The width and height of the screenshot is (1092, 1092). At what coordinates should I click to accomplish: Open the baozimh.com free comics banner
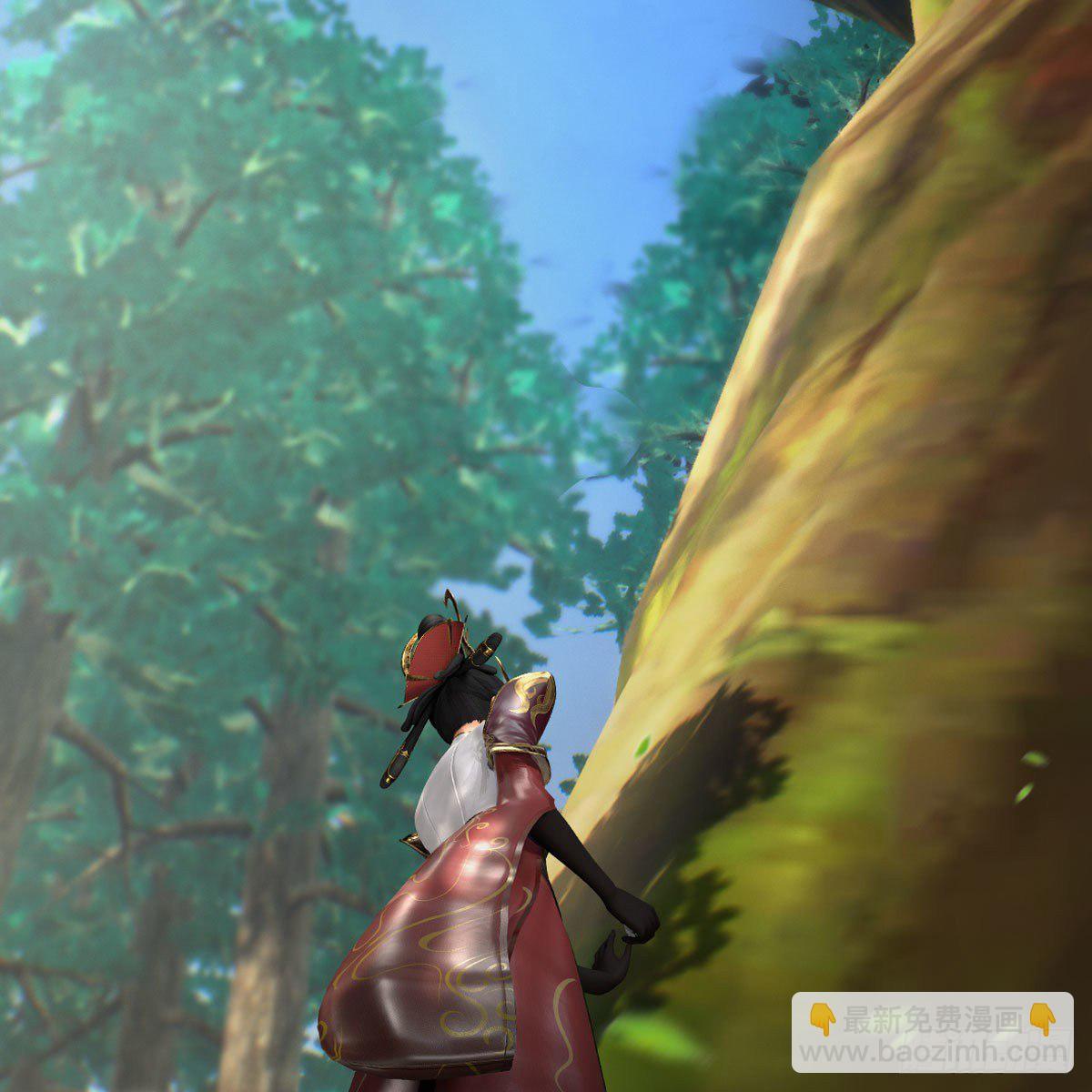click(931, 1035)
